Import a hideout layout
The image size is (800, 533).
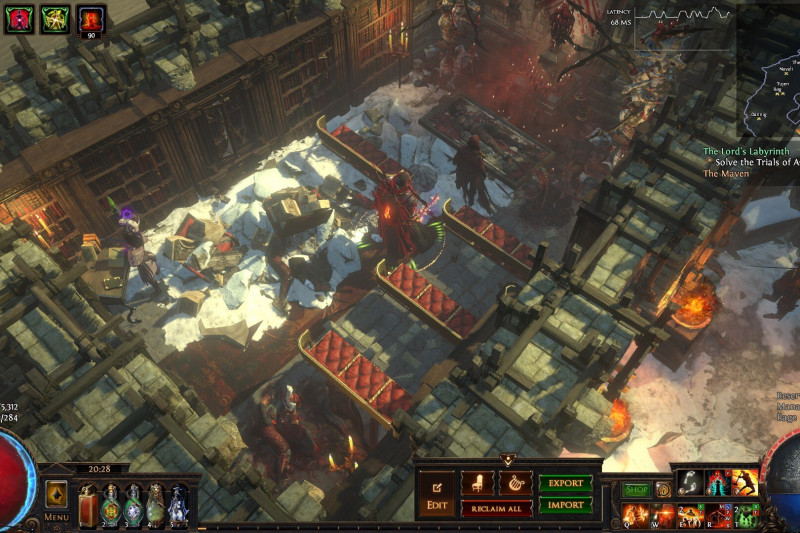tap(566, 505)
